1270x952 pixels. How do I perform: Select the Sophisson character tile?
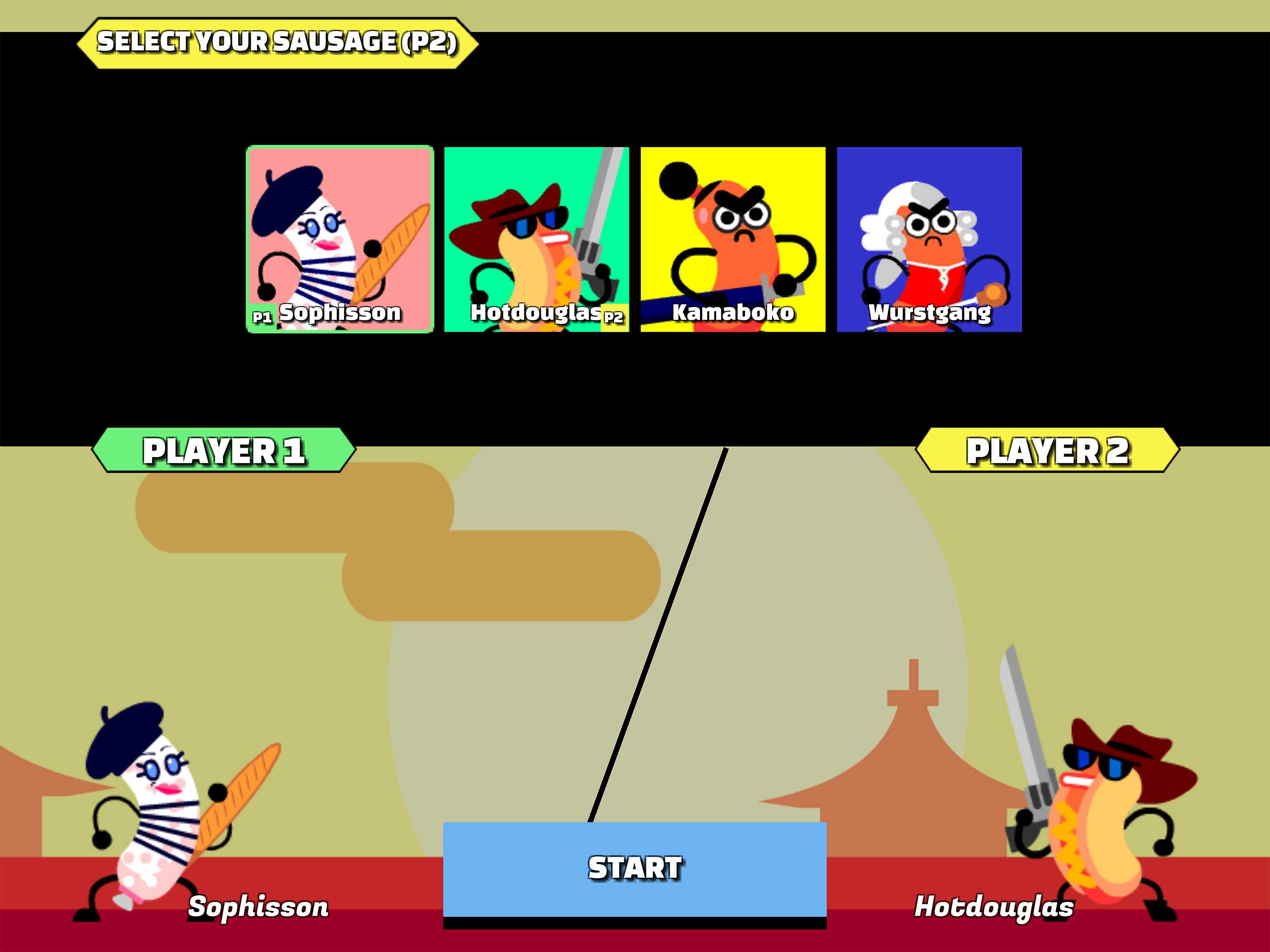click(340, 239)
